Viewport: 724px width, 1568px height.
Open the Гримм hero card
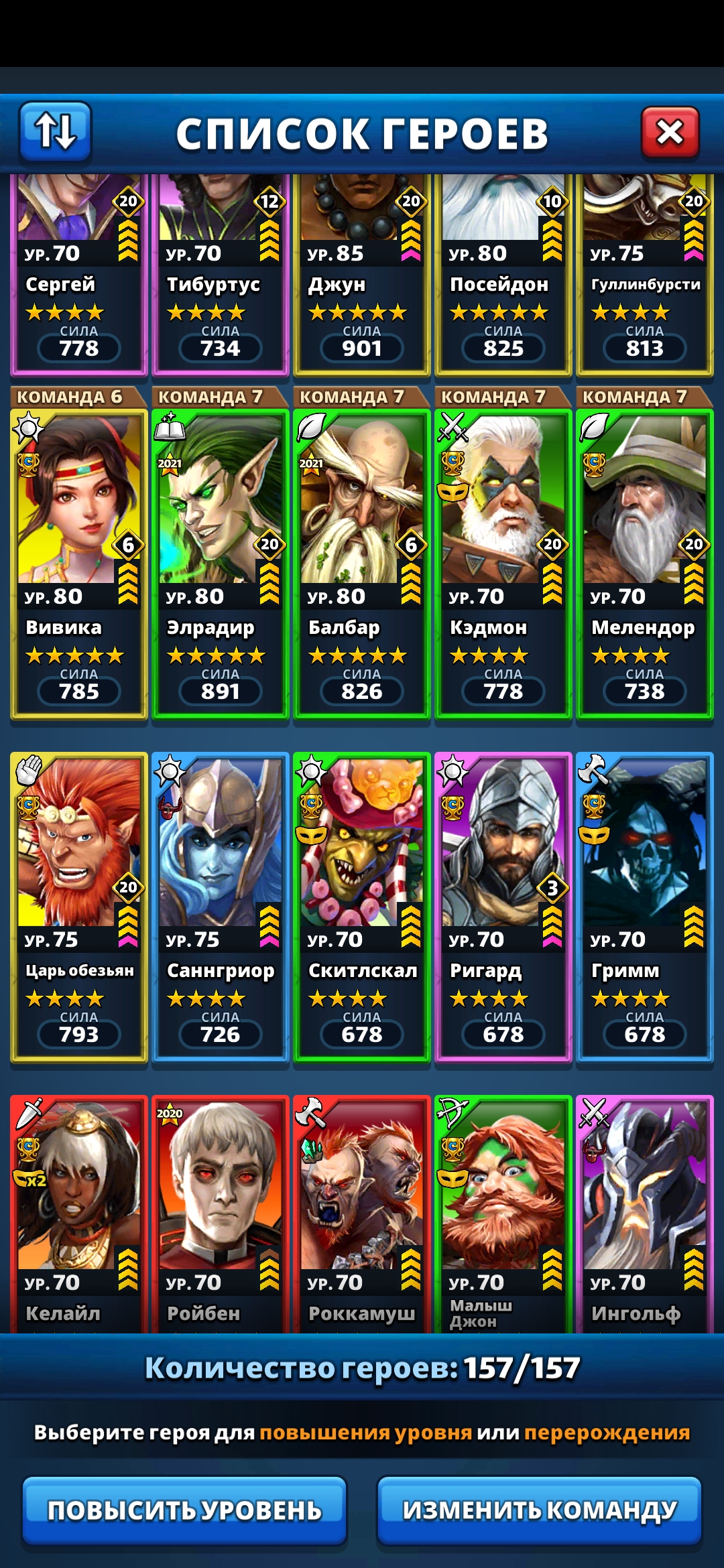click(645, 906)
